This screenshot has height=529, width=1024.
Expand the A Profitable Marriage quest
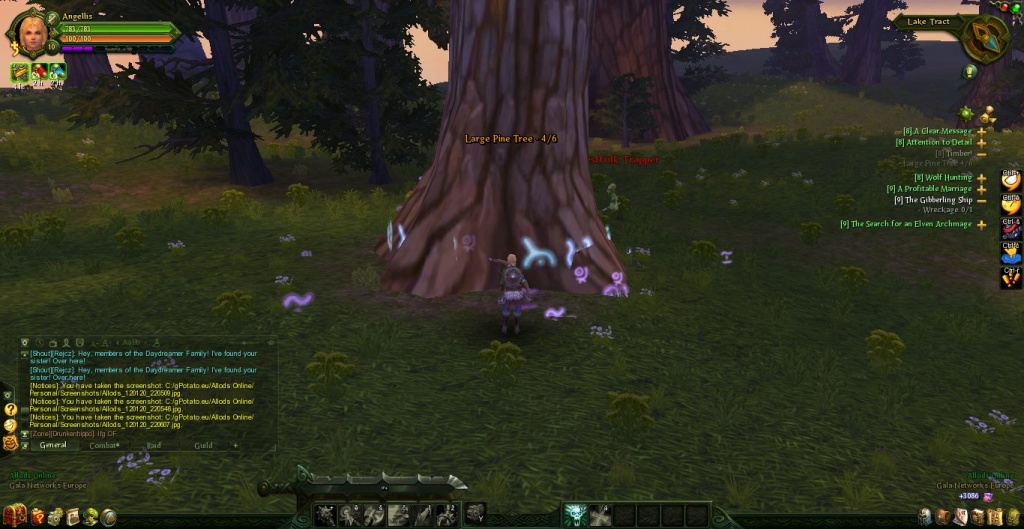point(982,189)
